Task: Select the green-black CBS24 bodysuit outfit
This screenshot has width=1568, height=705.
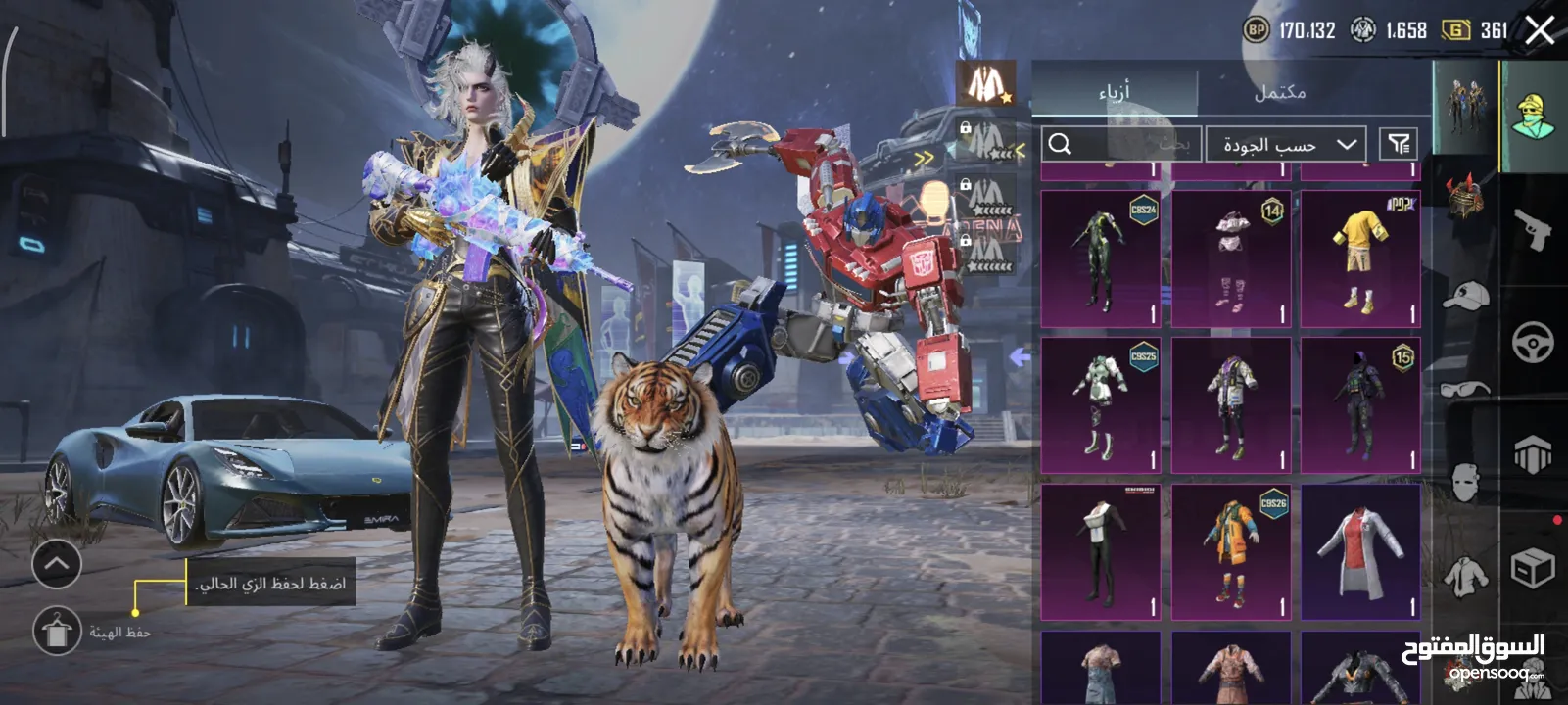Action: [x=1100, y=259]
